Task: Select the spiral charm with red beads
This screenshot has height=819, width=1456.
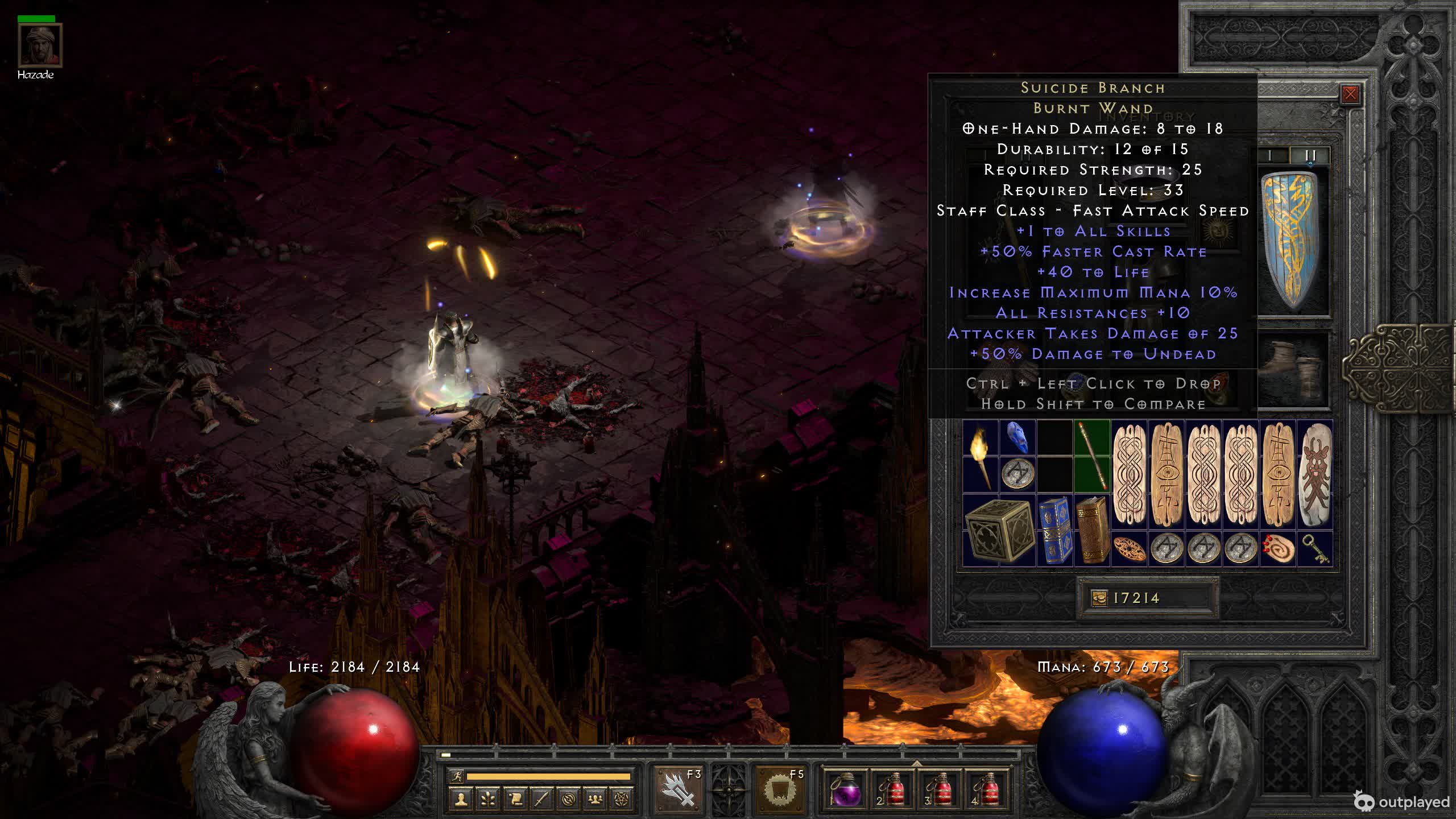Action: (1278, 549)
